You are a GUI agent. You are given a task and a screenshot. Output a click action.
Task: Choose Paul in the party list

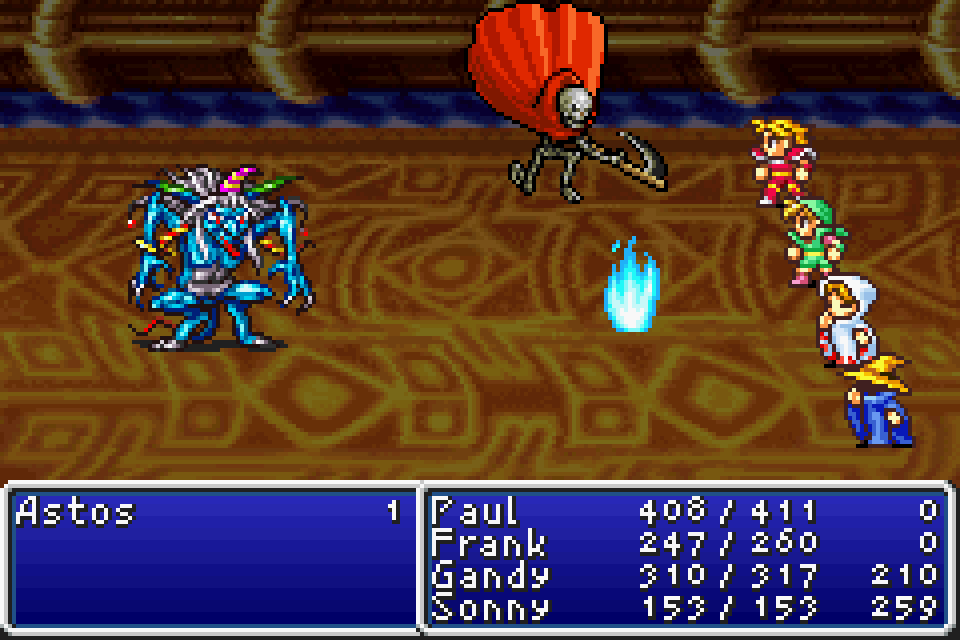475,512
